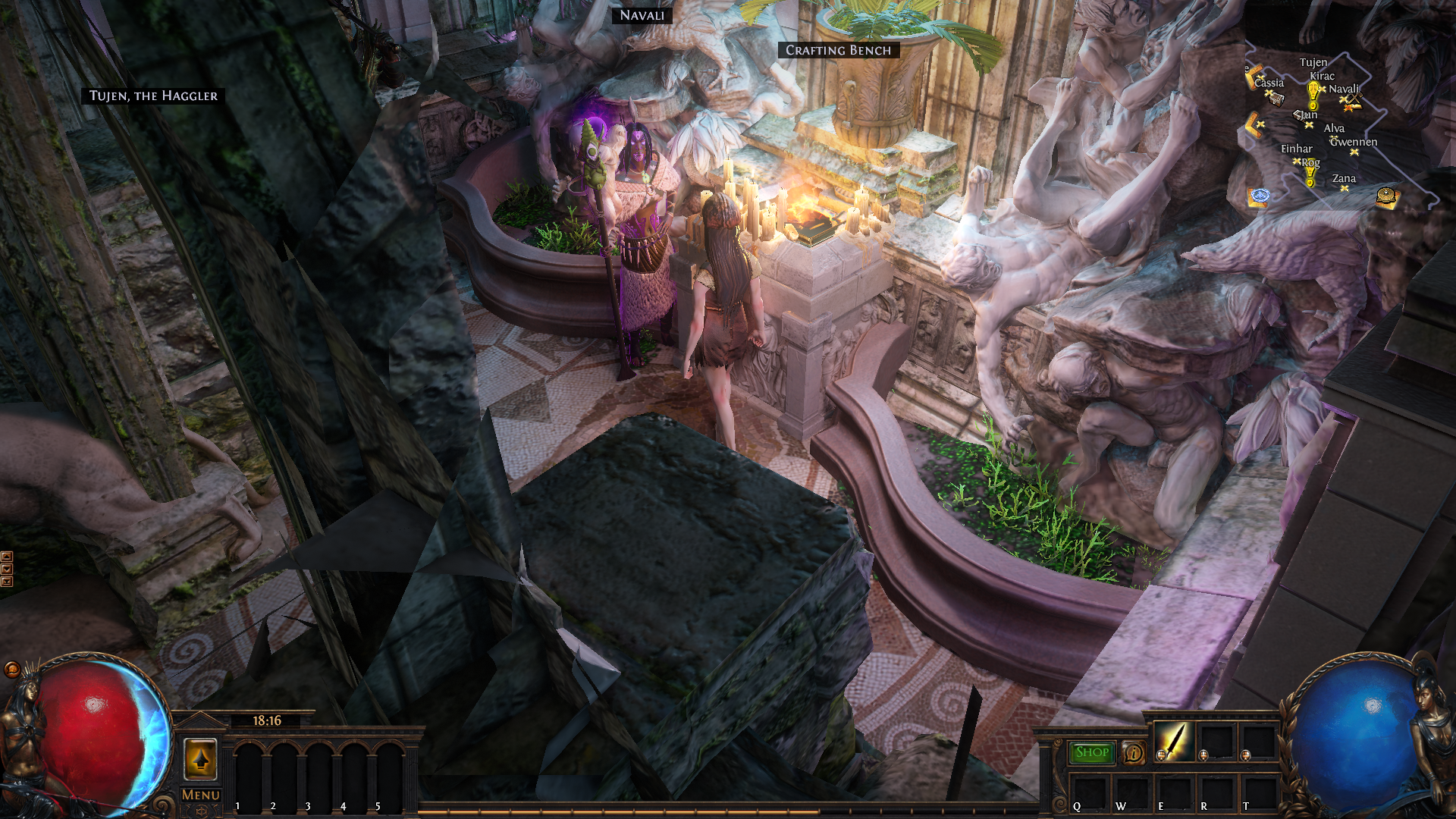
Task: Select the sword default attack skill
Action: point(1173,741)
